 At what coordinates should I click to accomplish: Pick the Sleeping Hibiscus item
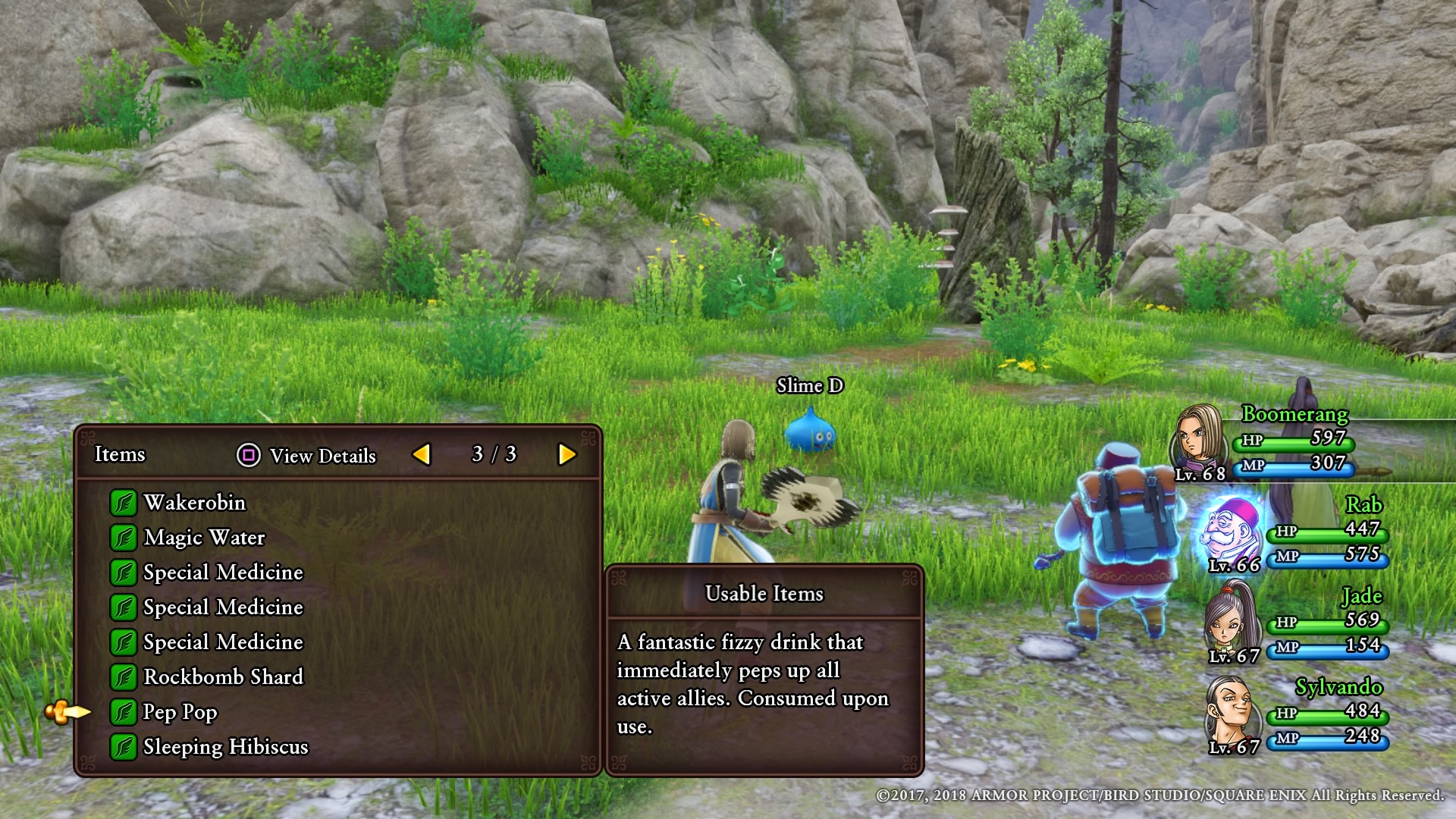pos(225,747)
